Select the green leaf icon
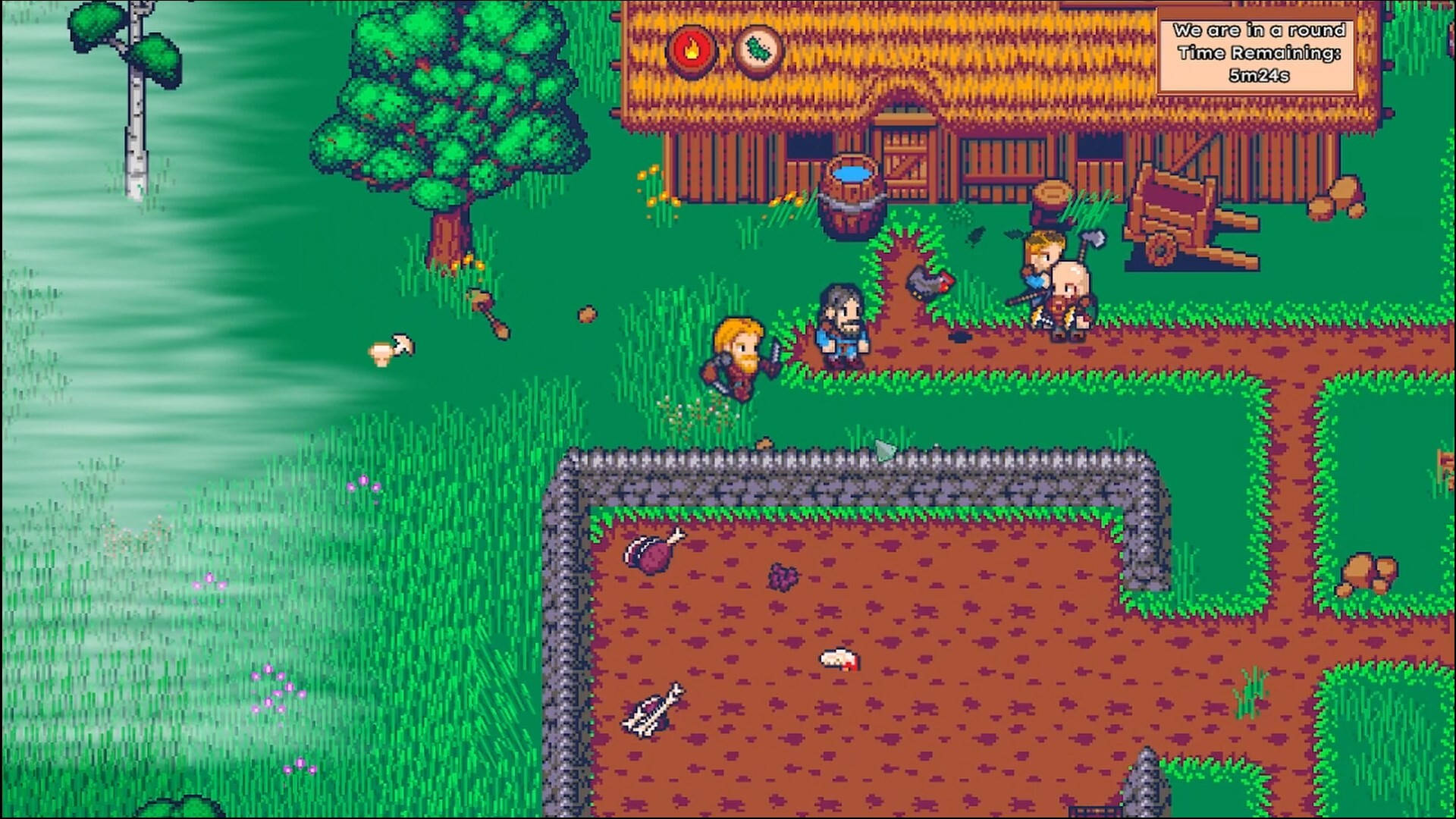The height and width of the screenshot is (819, 1456). click(x=758, y=50)
